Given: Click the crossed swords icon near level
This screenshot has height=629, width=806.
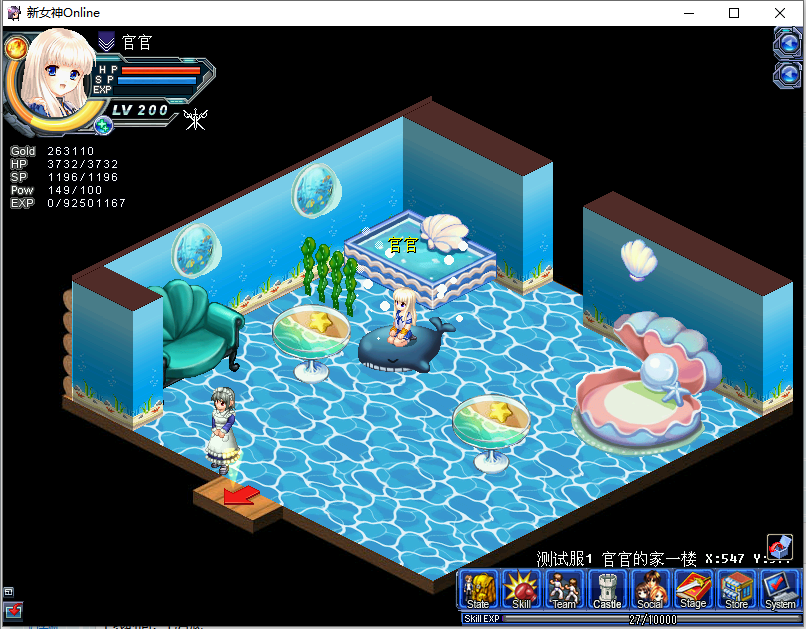Looking at the screenshot, I should coord(196,119).
